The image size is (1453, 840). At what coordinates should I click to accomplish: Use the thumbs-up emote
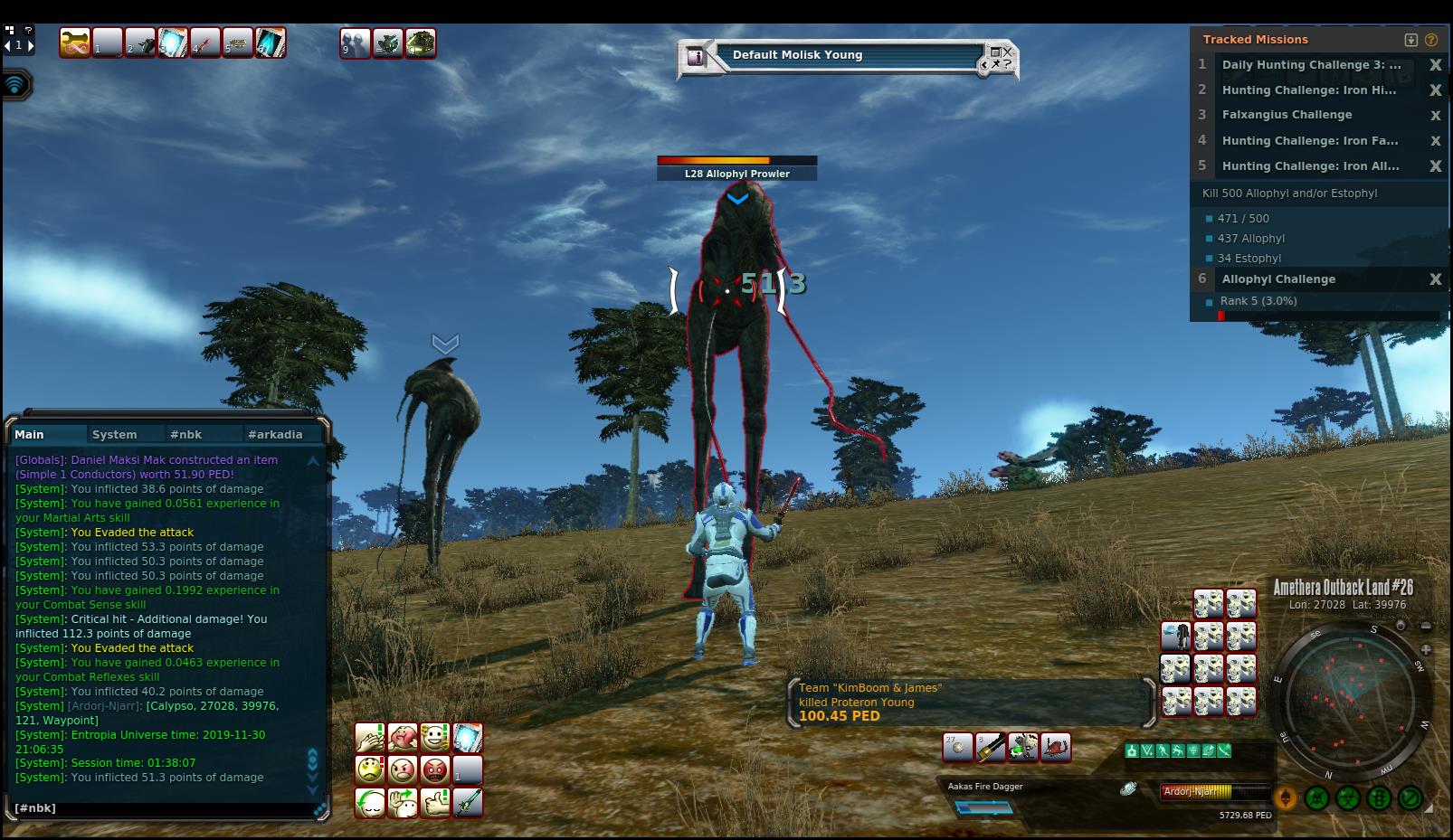(435, 803)
